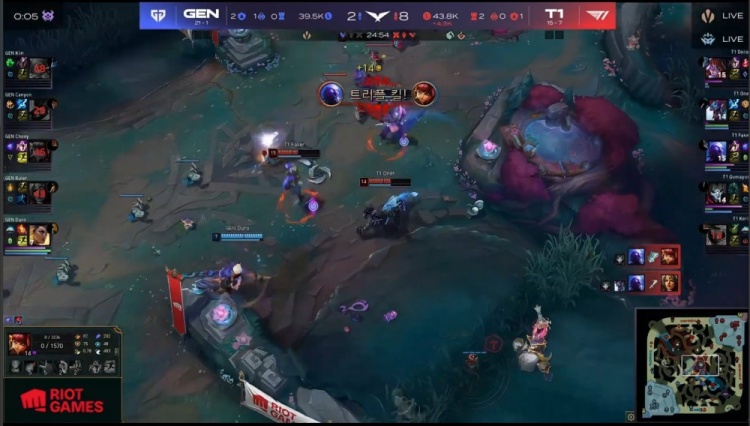Select GEN Canyon's champion portrait
The height and width of the screenshot is (426, 750).
pyautogui.click(x=39, y=109)
